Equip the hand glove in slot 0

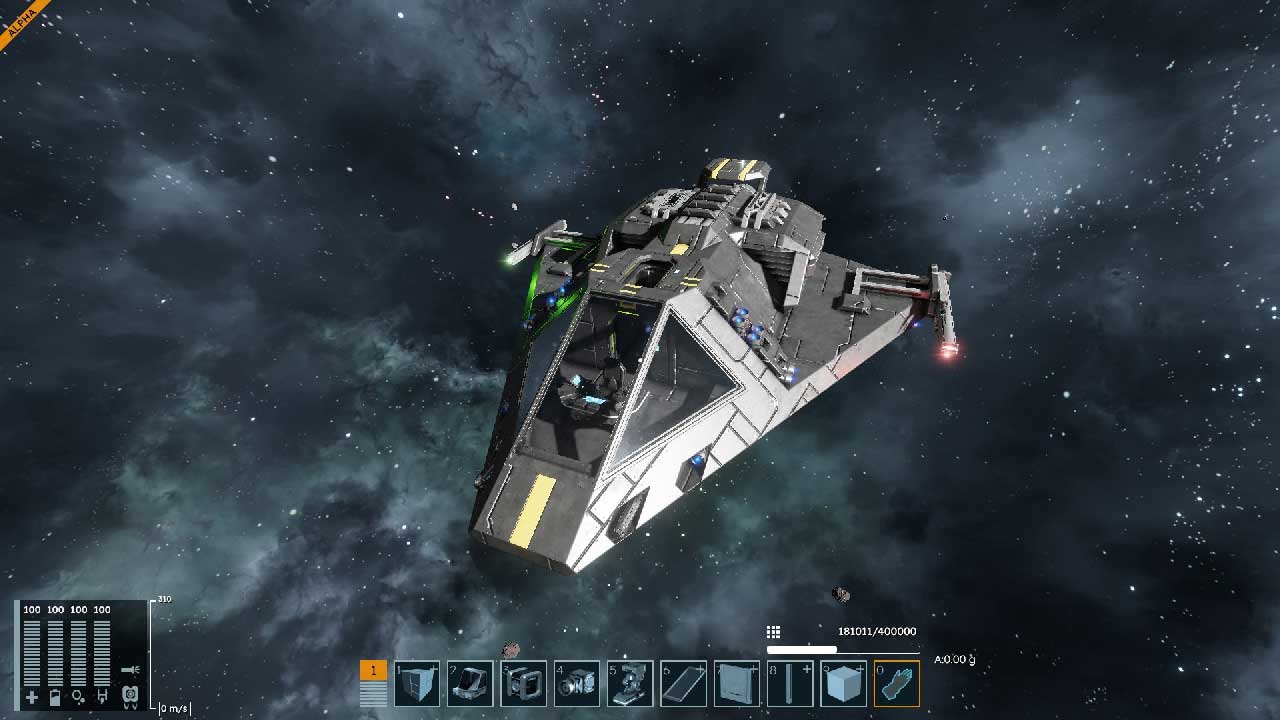pos(896,684)
